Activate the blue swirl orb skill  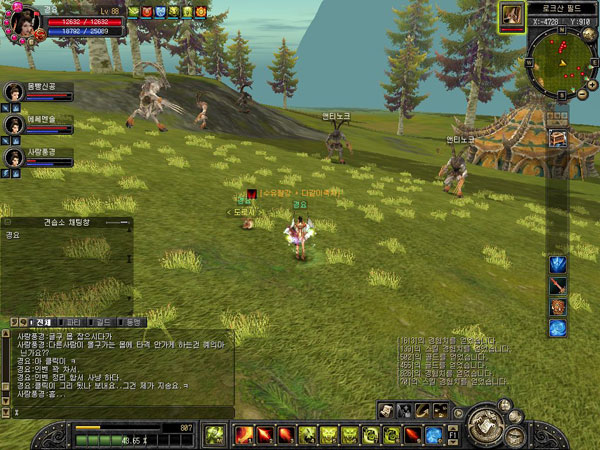tap(558, 328)
